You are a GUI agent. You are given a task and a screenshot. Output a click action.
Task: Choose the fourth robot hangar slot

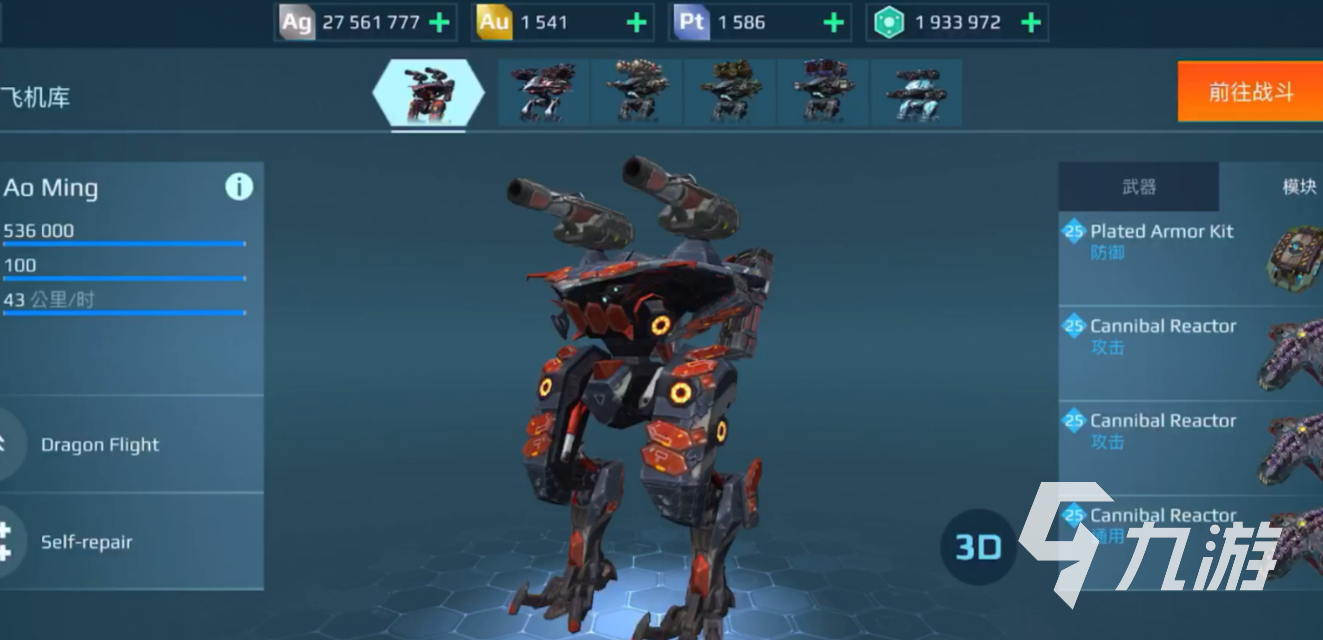click(x=729, y=93)
